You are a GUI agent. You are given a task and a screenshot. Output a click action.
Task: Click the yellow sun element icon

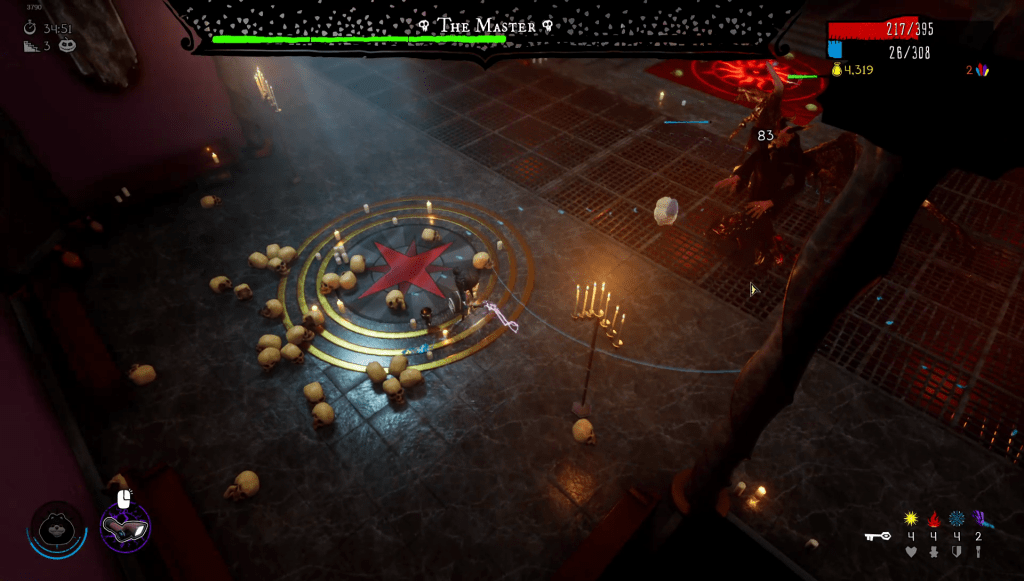click(x=910, y=519)
